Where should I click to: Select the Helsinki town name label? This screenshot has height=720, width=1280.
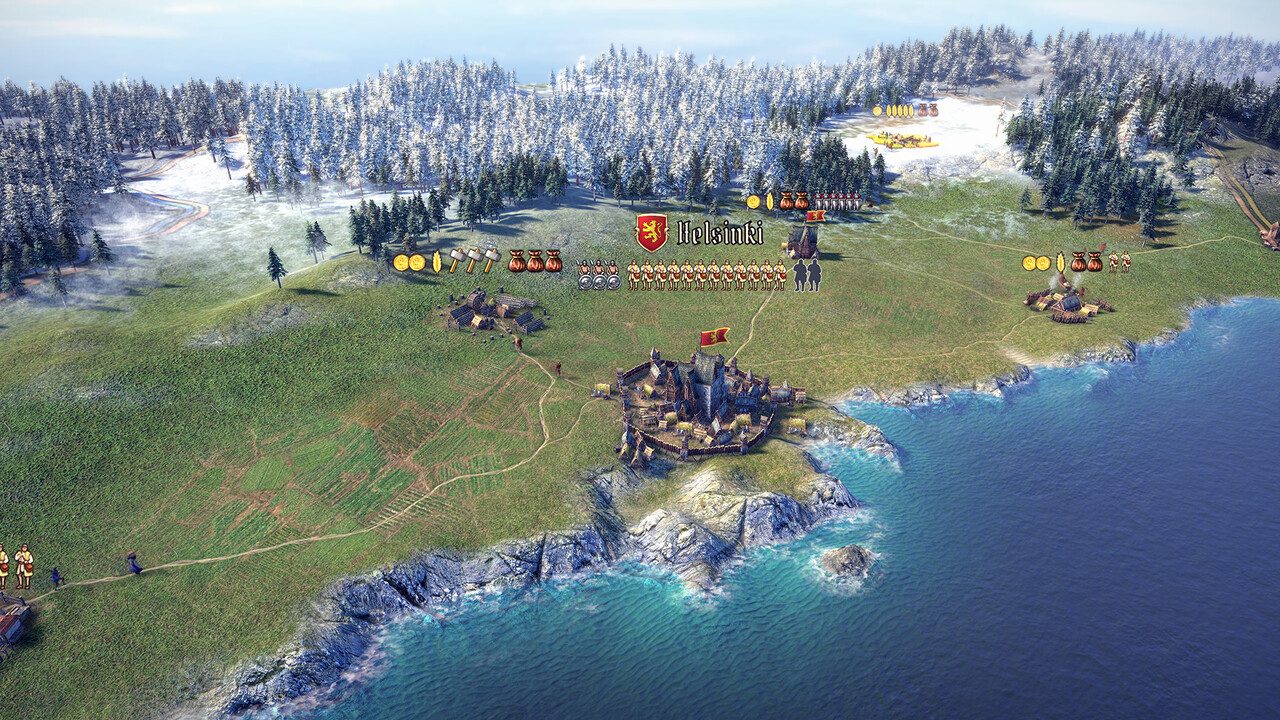click(719, 233)
